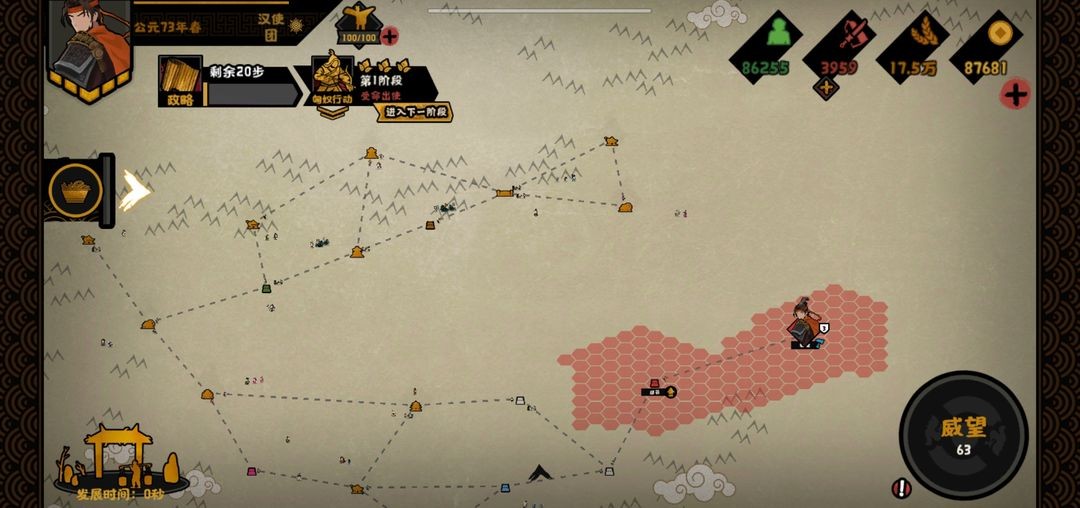
Task: Add troops with the small gold plus
Action: click(x=826, y=88)
